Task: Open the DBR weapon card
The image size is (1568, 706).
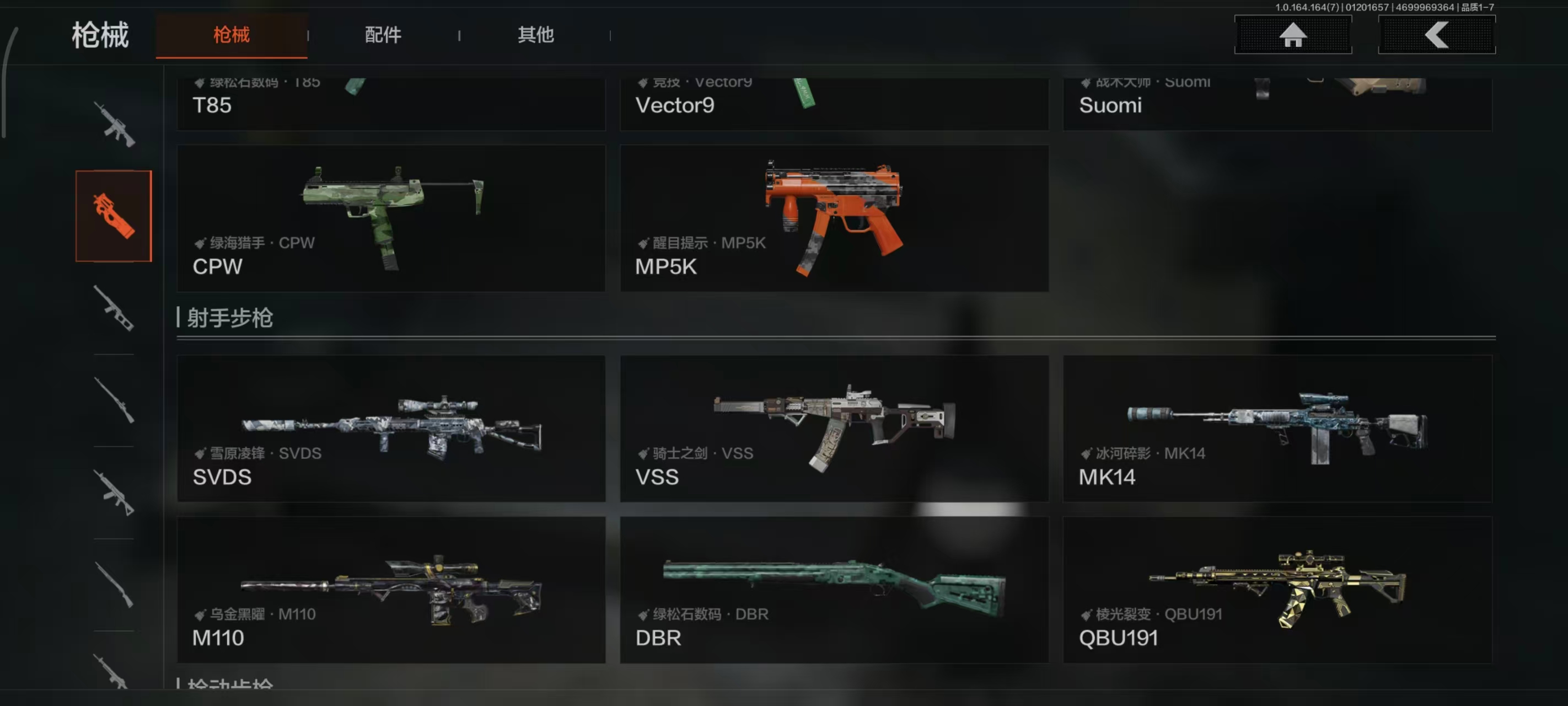Action: click(x=834, y=590)
